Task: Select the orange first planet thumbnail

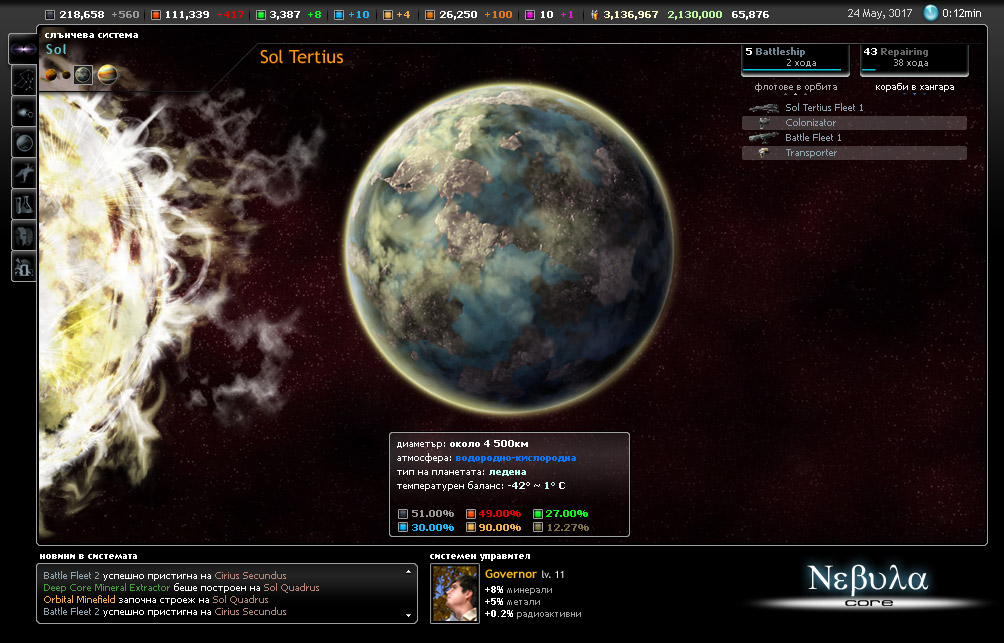Action: (x=50, y=75)
